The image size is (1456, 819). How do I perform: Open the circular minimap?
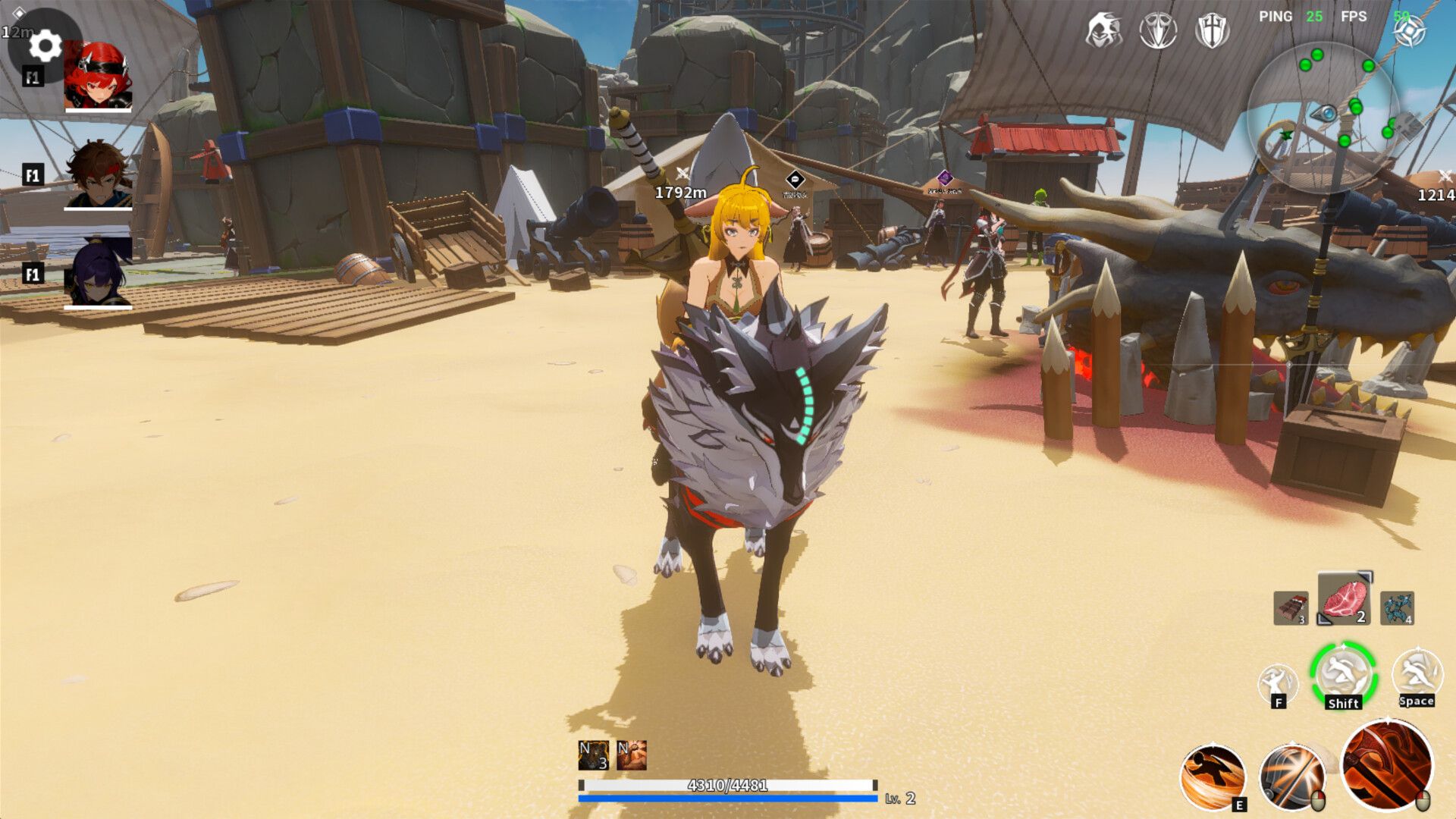tap(1323, 114)
